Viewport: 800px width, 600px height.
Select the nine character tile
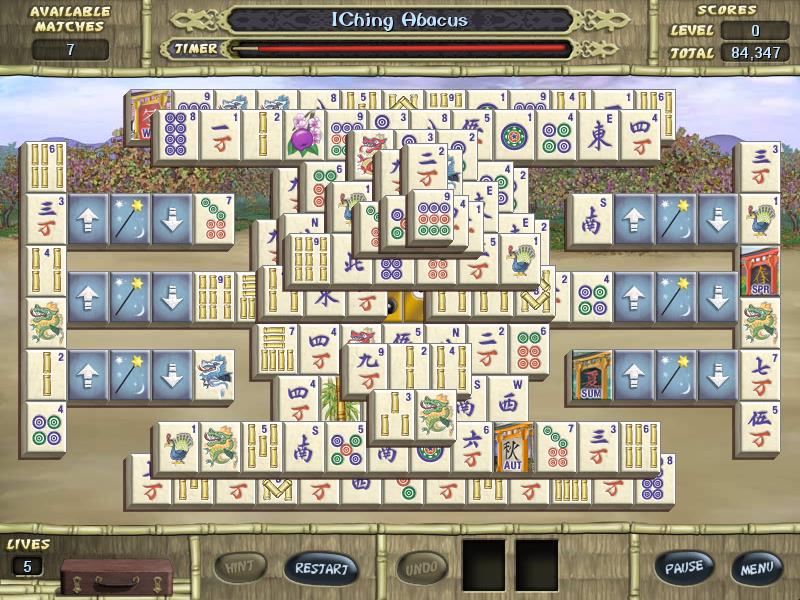click(365, 368)
